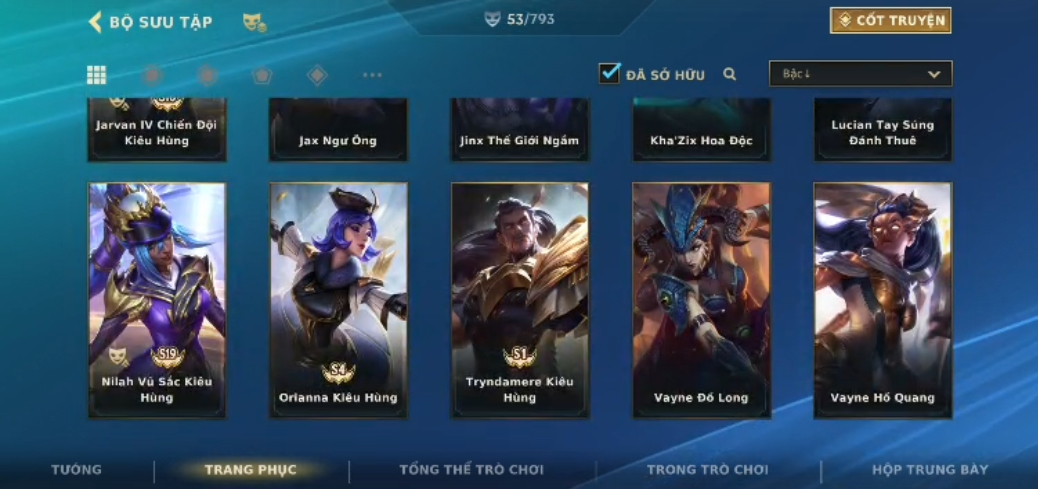Select the Nilah Vũ Sắc Kiêu Hùng skin
This screenshot has width=1038, height=489.
click(157, 299)
